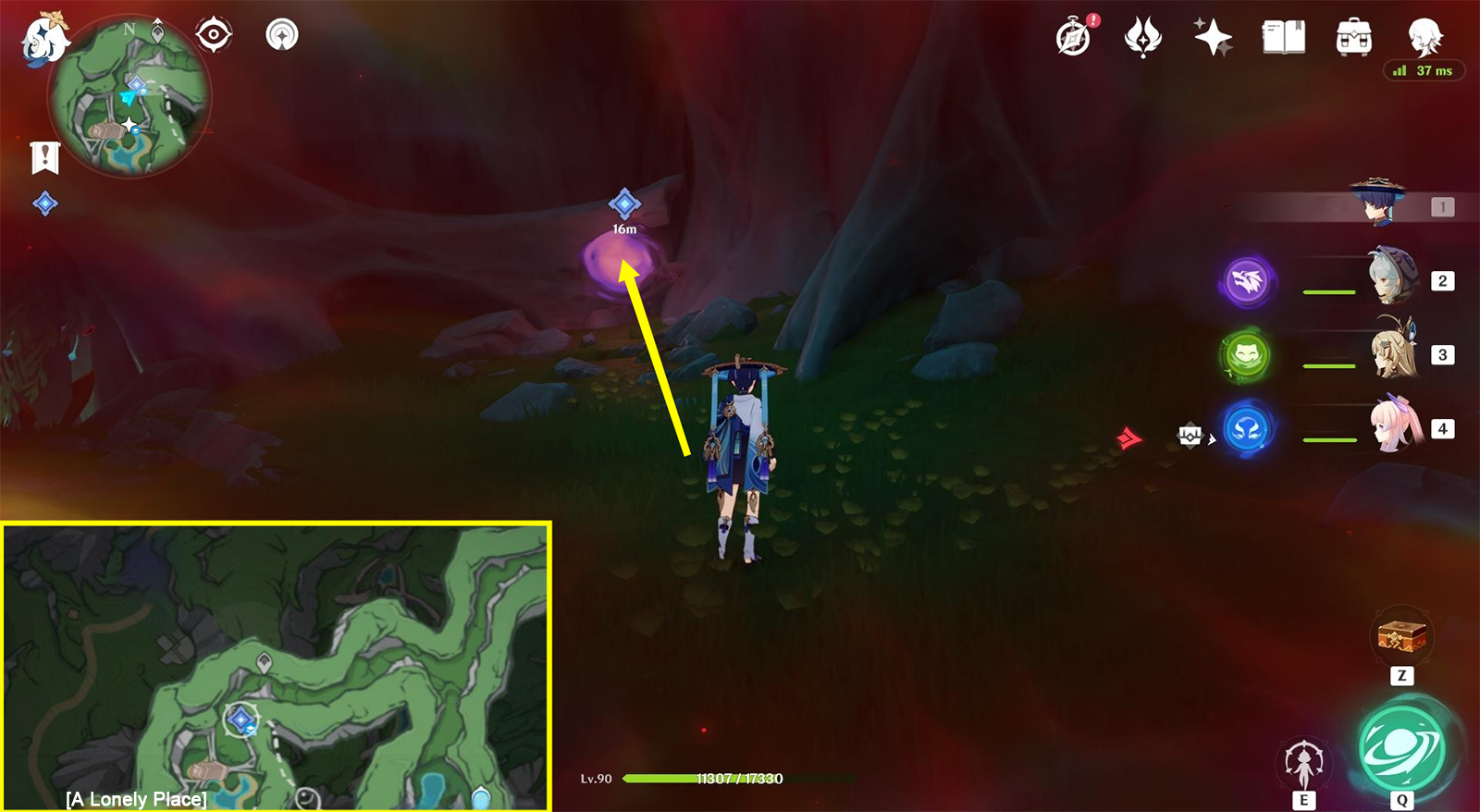The image size is (1480, 812).
Task: Click the quest exclamation banner on left edge
Action: [43, 157]
